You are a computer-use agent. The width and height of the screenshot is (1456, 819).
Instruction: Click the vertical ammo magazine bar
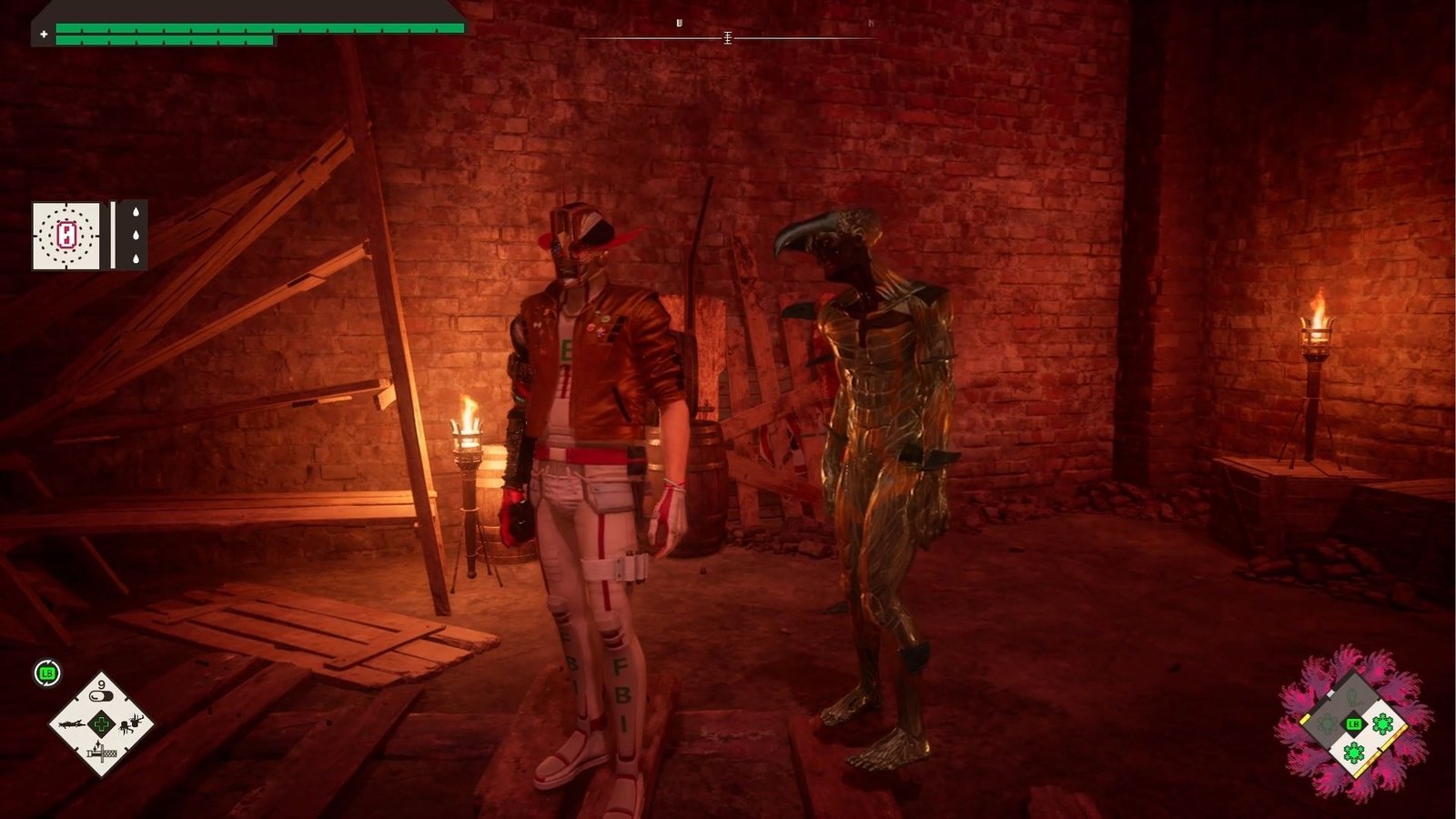point(114,234)
